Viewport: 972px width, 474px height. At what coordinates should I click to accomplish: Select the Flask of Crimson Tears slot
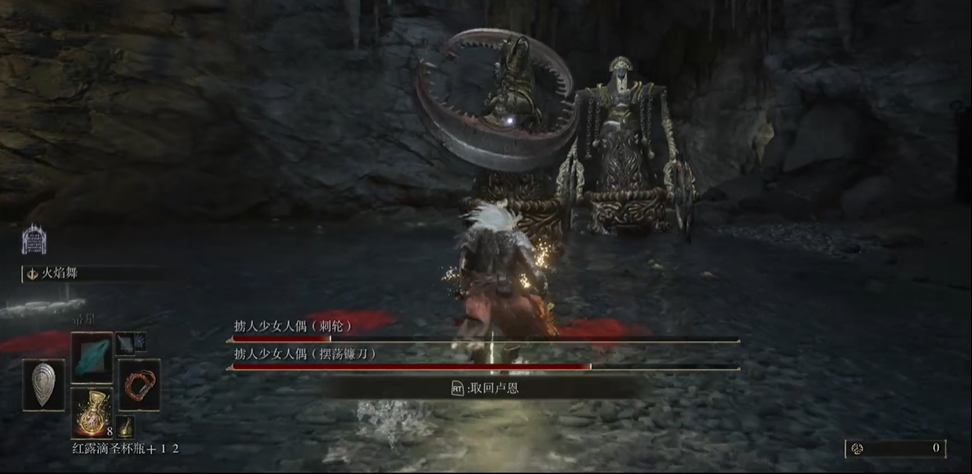click(91, 412)
